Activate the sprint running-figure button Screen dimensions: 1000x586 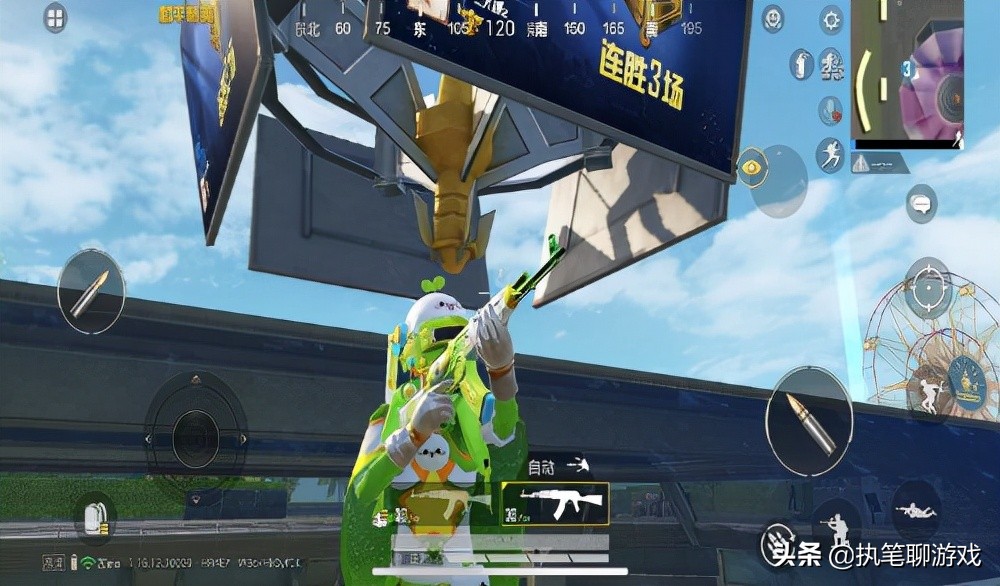point(830,155)
